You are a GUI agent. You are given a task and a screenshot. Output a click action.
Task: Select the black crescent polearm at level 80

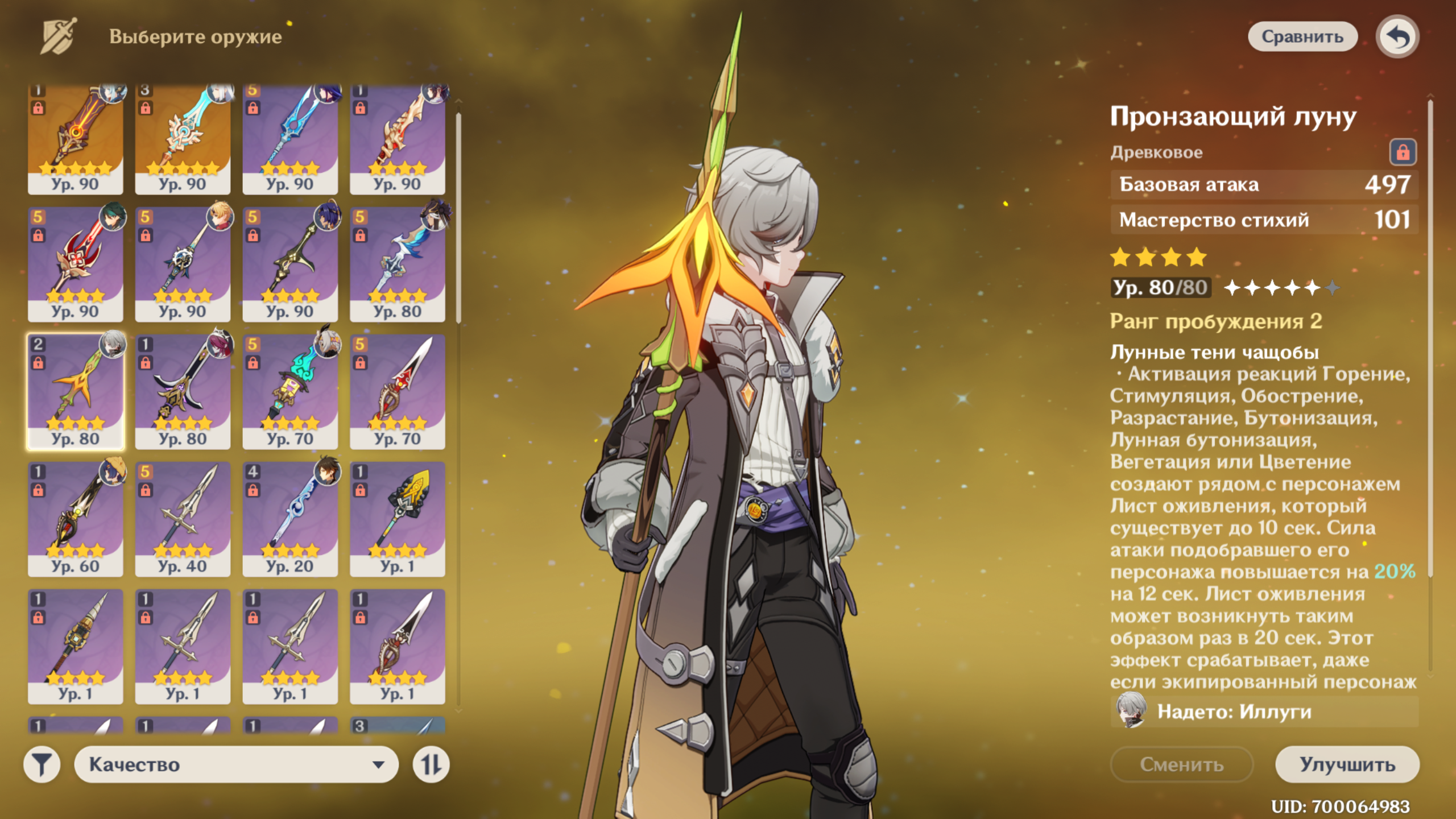183,391
